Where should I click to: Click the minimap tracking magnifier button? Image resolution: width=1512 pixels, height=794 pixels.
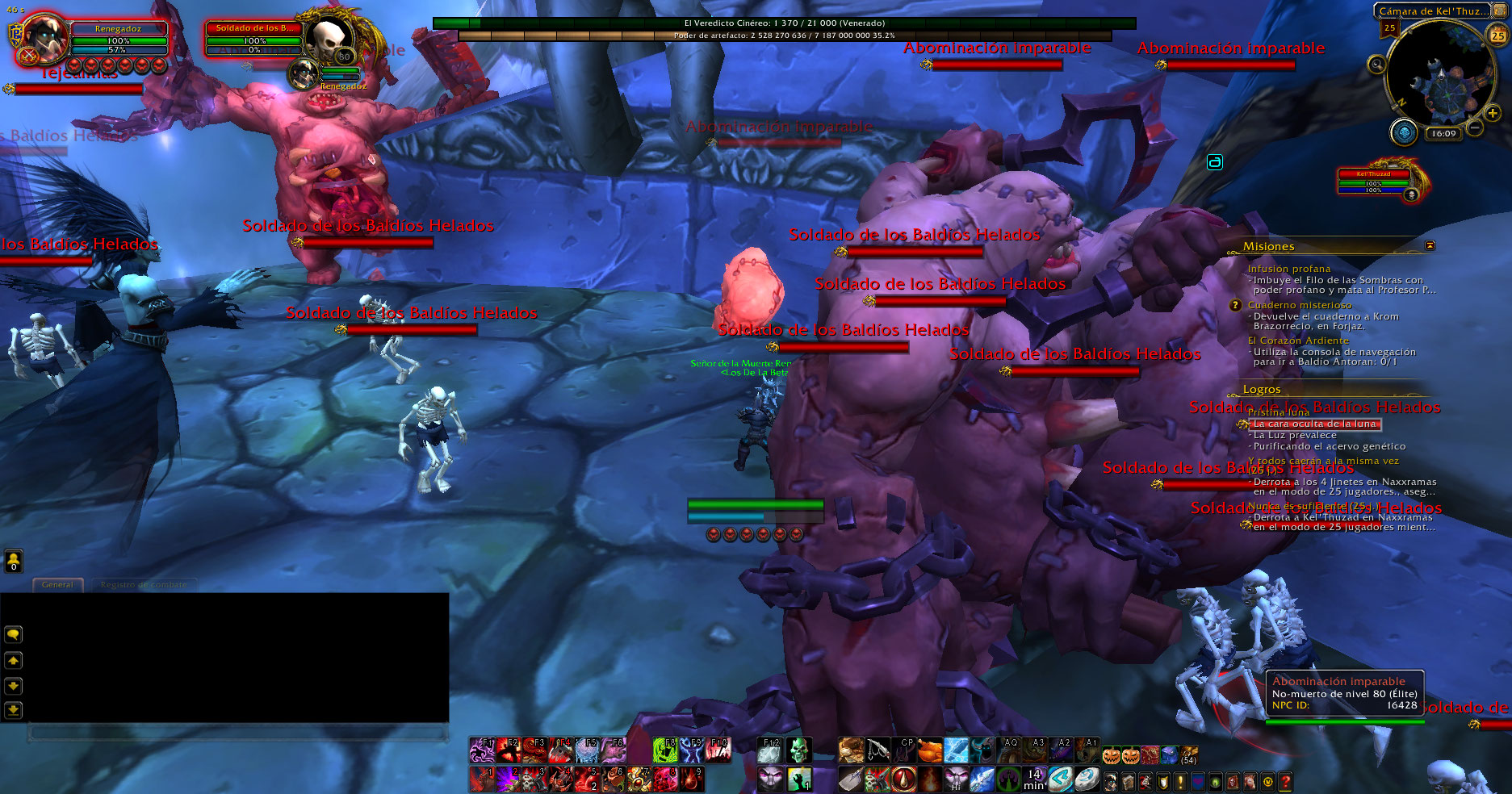click(x=1376, y=64)
